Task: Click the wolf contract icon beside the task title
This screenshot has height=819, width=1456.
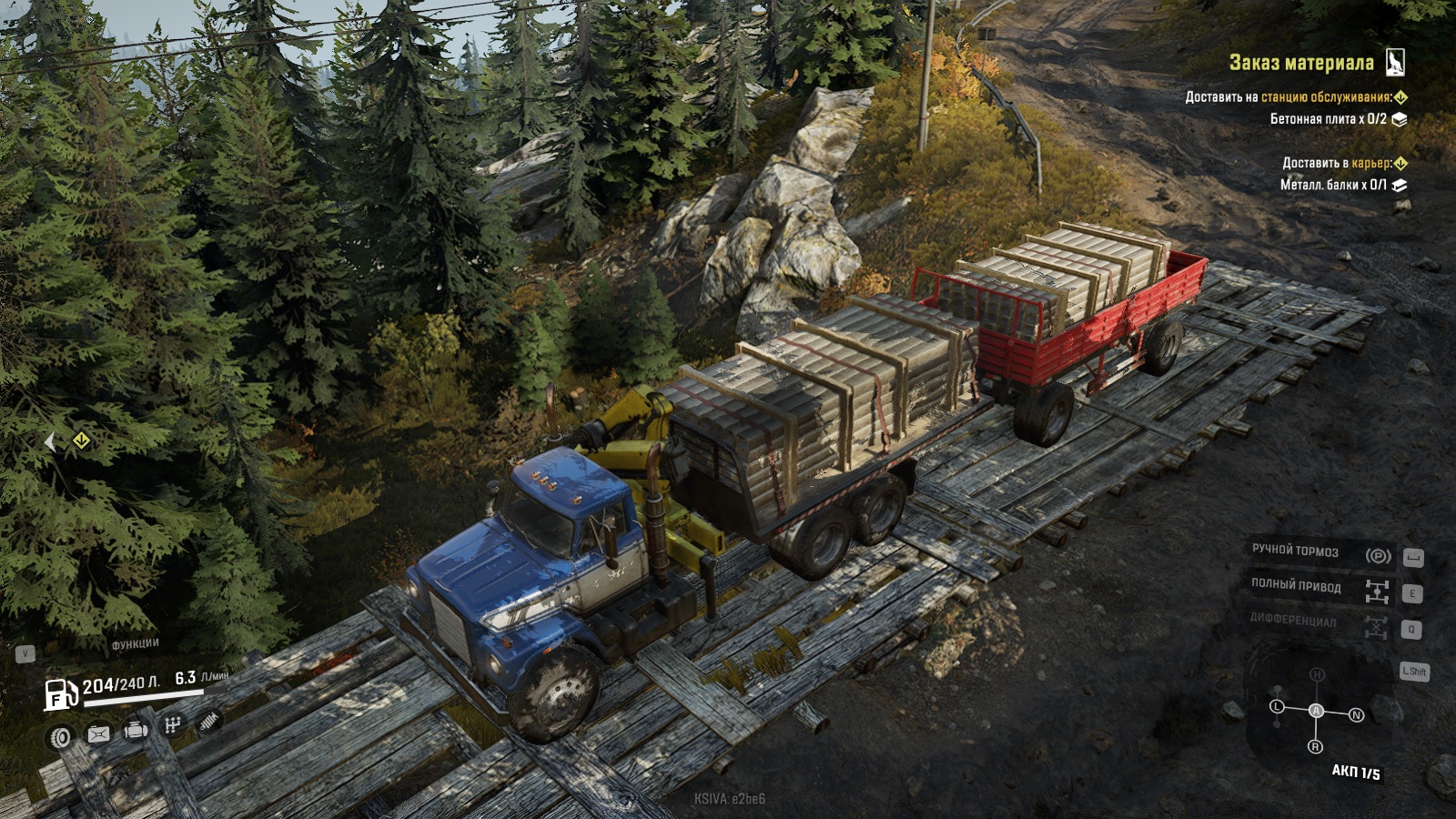Action: pos(1395,62)
